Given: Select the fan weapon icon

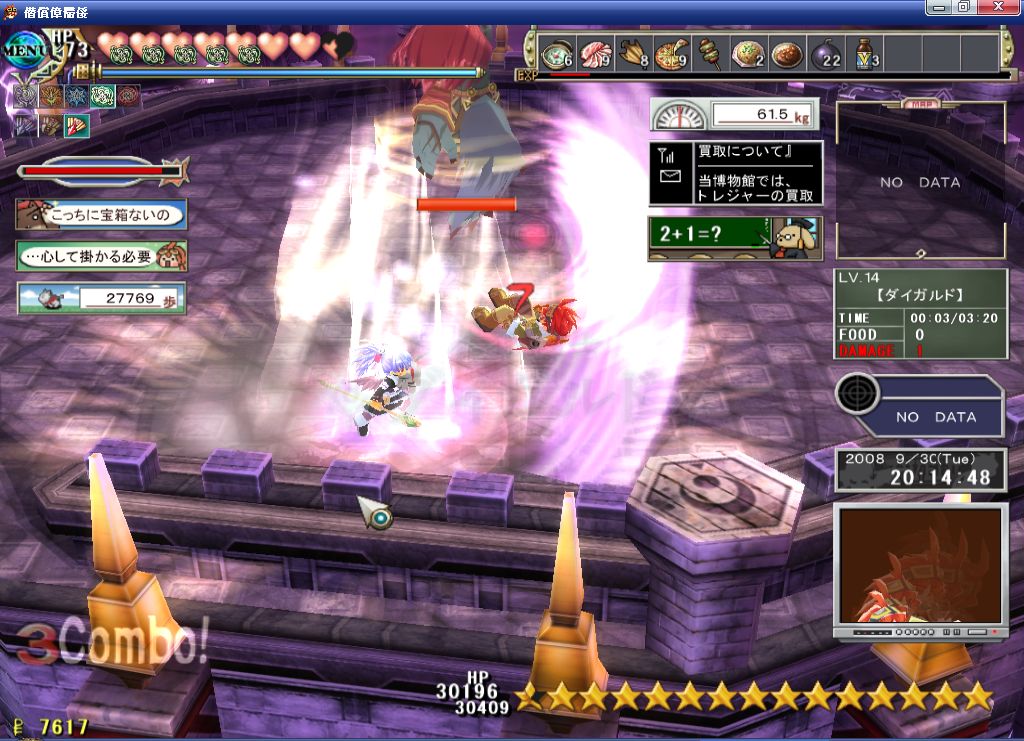Looking at the screenshot, I should [77, 126].
